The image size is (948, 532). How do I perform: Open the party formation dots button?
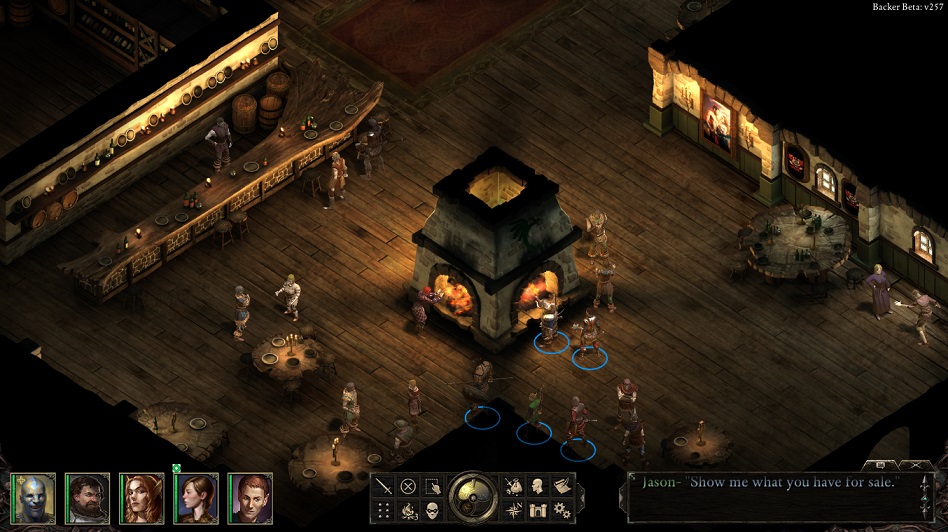point(384,511)
